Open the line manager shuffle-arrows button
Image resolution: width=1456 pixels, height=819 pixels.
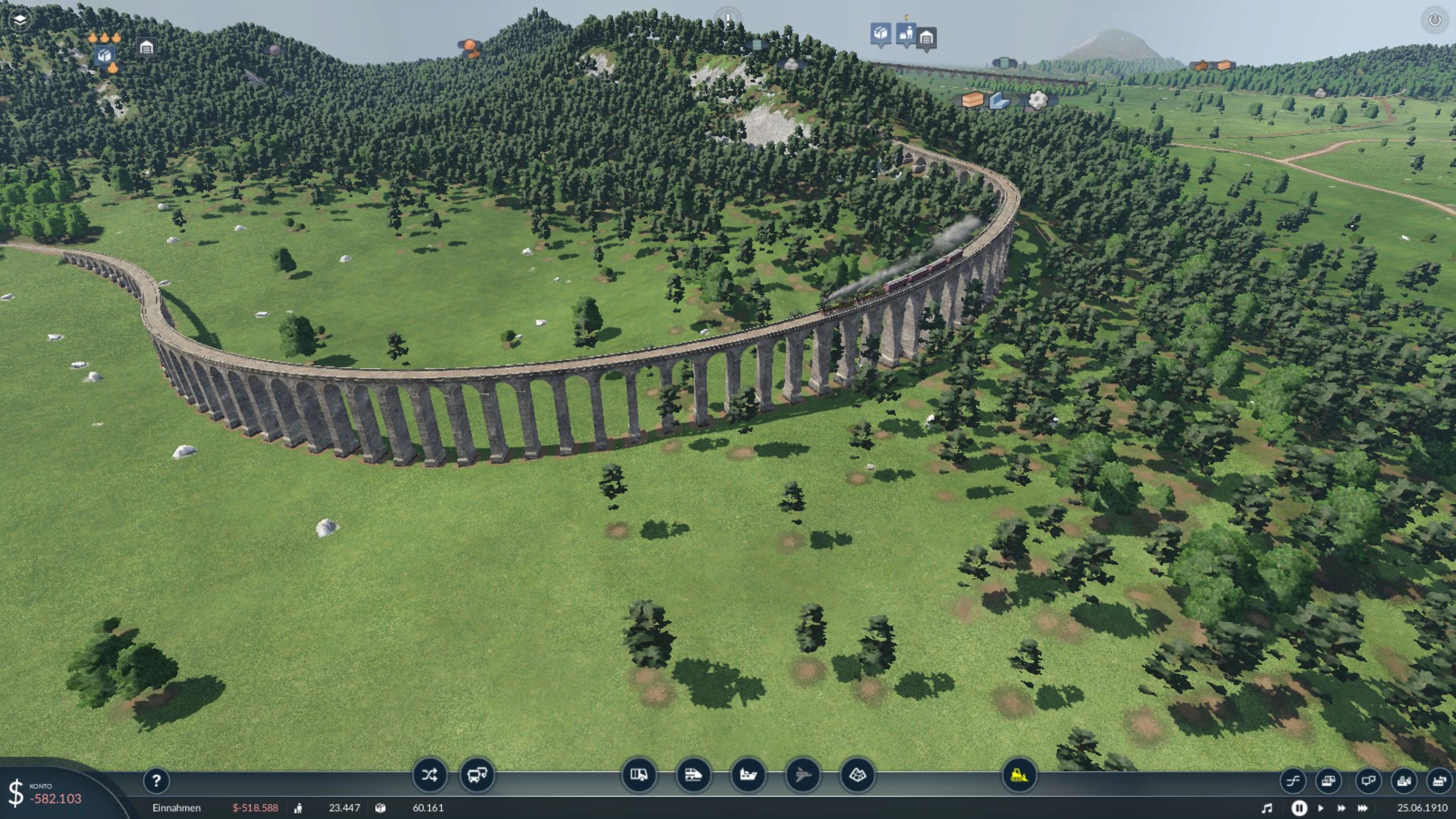(x=429, y=775)
